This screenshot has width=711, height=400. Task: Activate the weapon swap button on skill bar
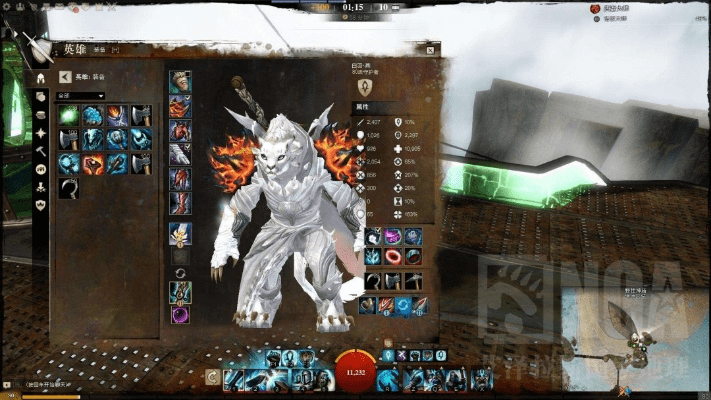[213, 377]
